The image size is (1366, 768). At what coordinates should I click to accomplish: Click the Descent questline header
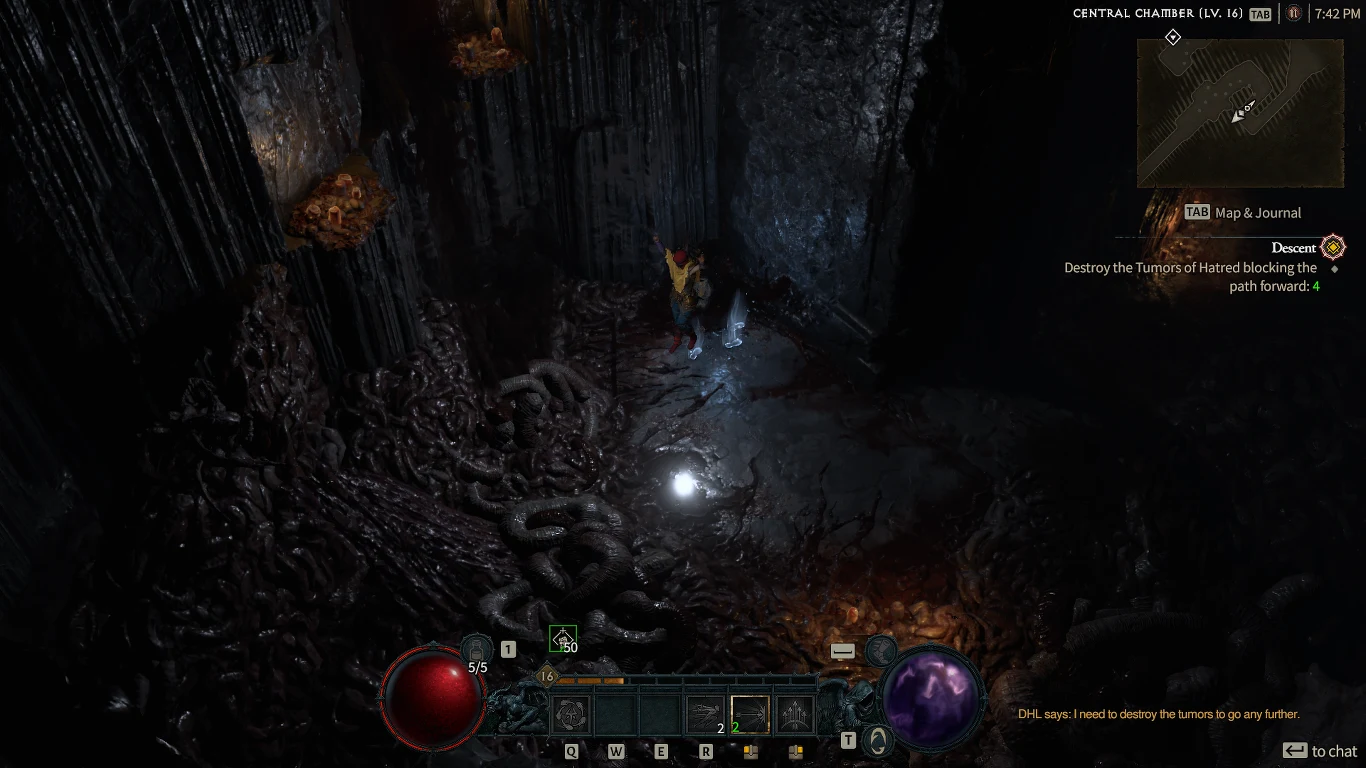1296,247
